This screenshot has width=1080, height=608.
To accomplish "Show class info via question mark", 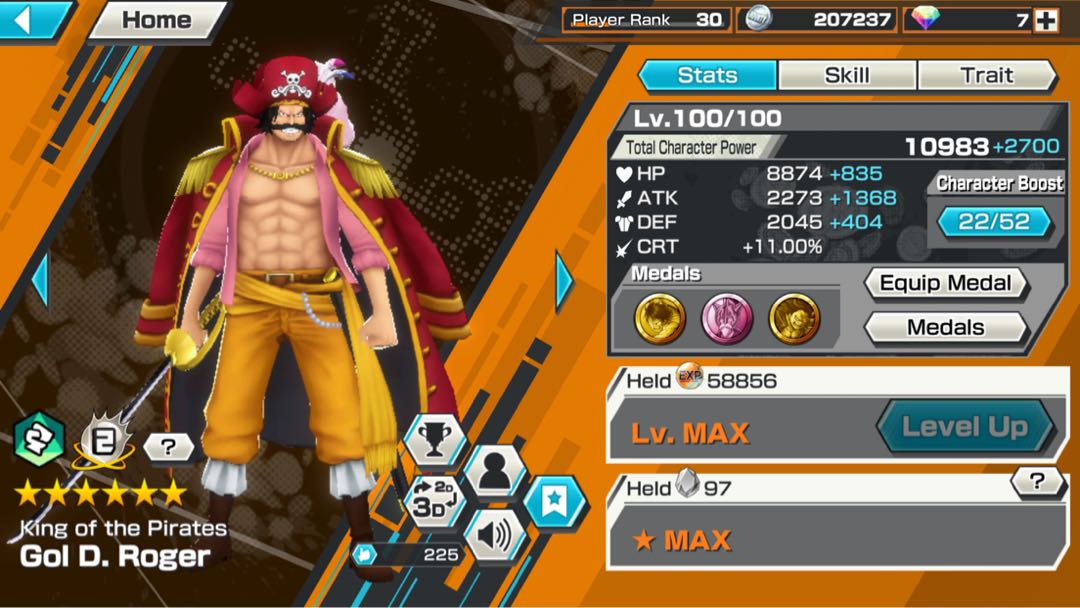I will click(167, 447).
